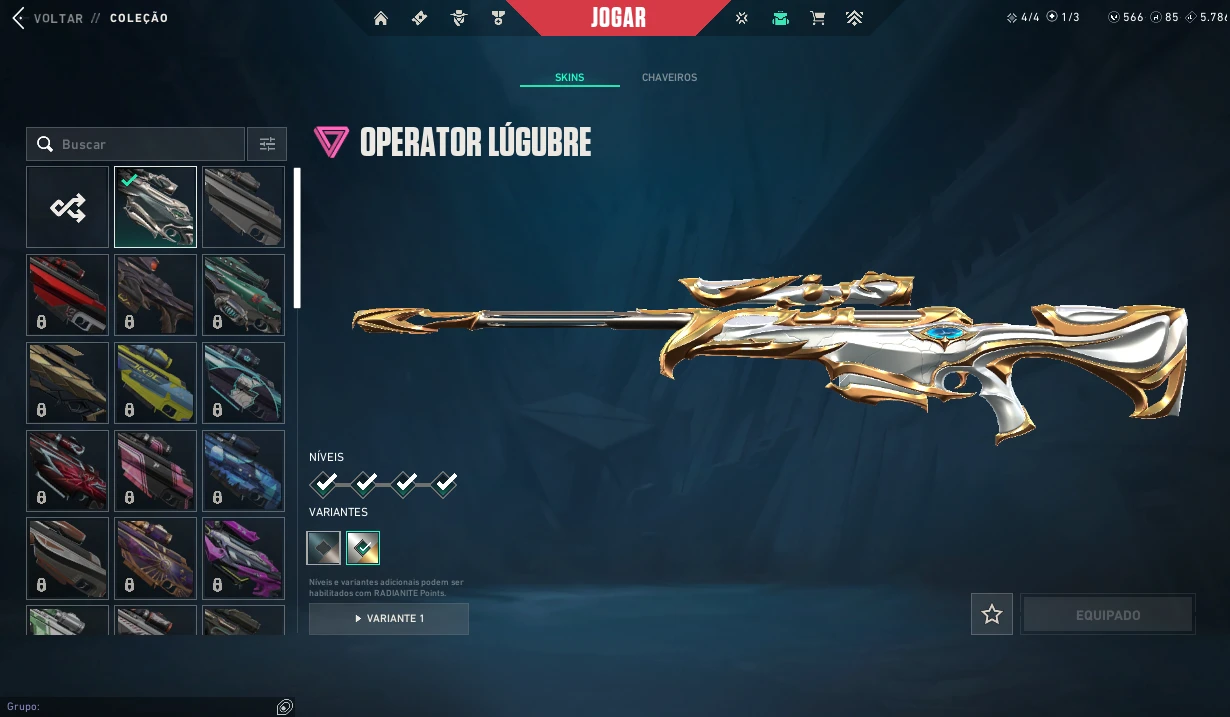1230x717 pixels.
Task: Start matchmaking with the Jogar button
Action: [618, 18]
